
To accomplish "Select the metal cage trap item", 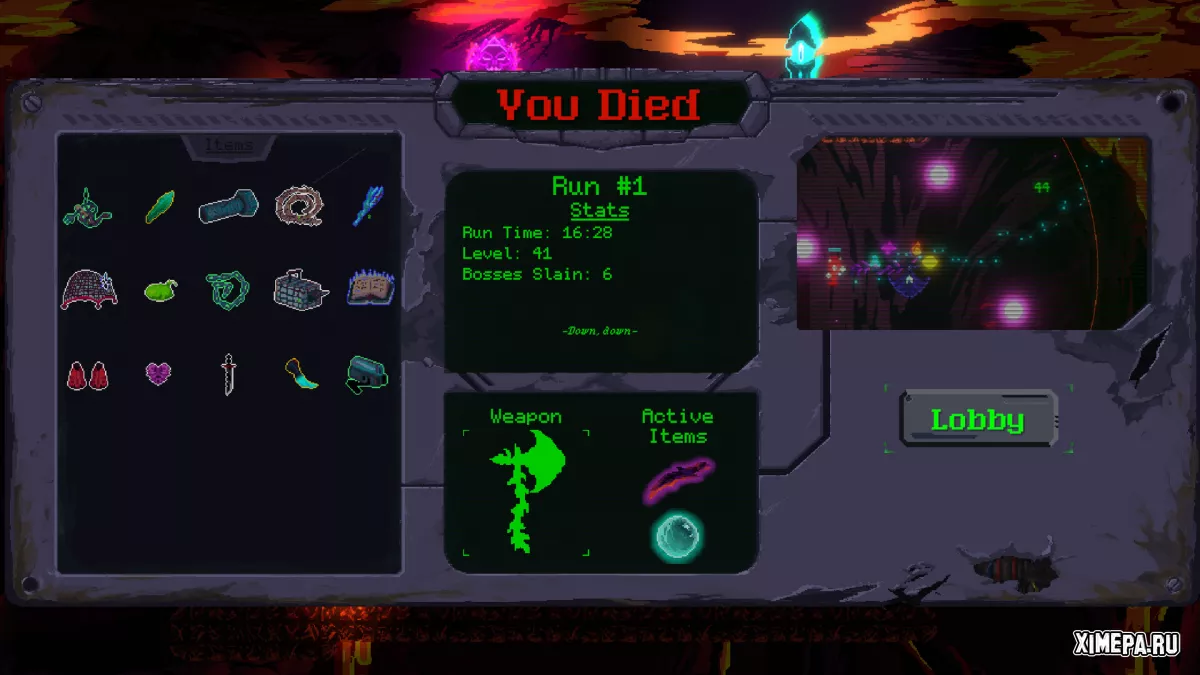I will point(300,289).
